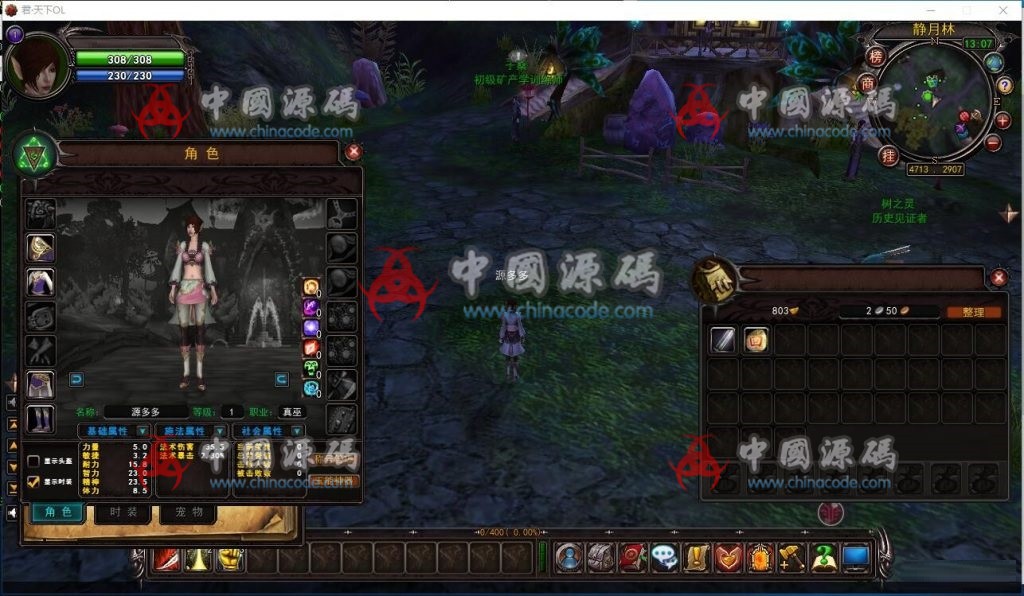Image resolution: width=1024 pixels, height=596 pixels.
Task: Select the scroll item in the bag
Action: pos(756,340)
